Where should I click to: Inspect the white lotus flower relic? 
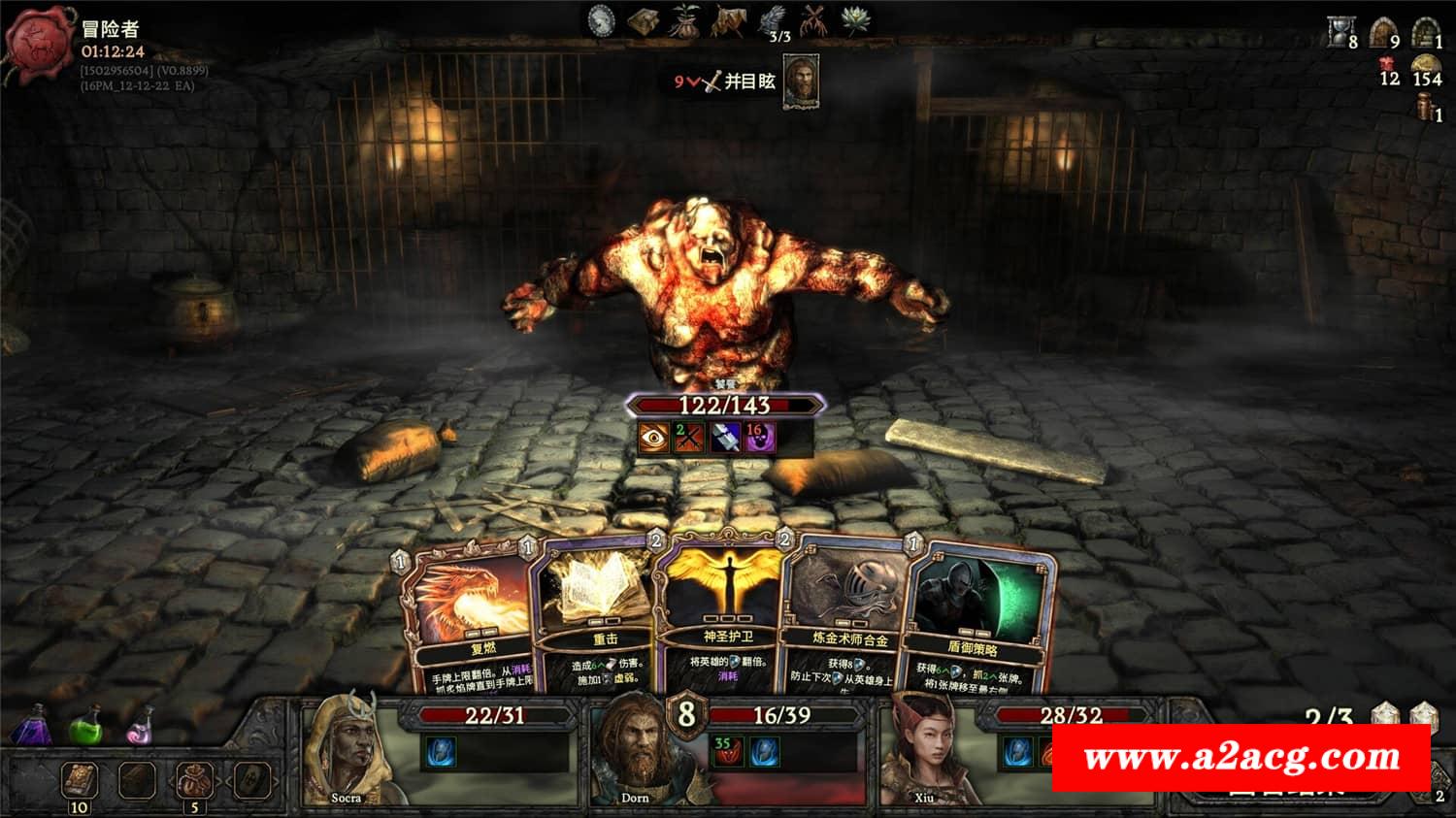point(854,19)
